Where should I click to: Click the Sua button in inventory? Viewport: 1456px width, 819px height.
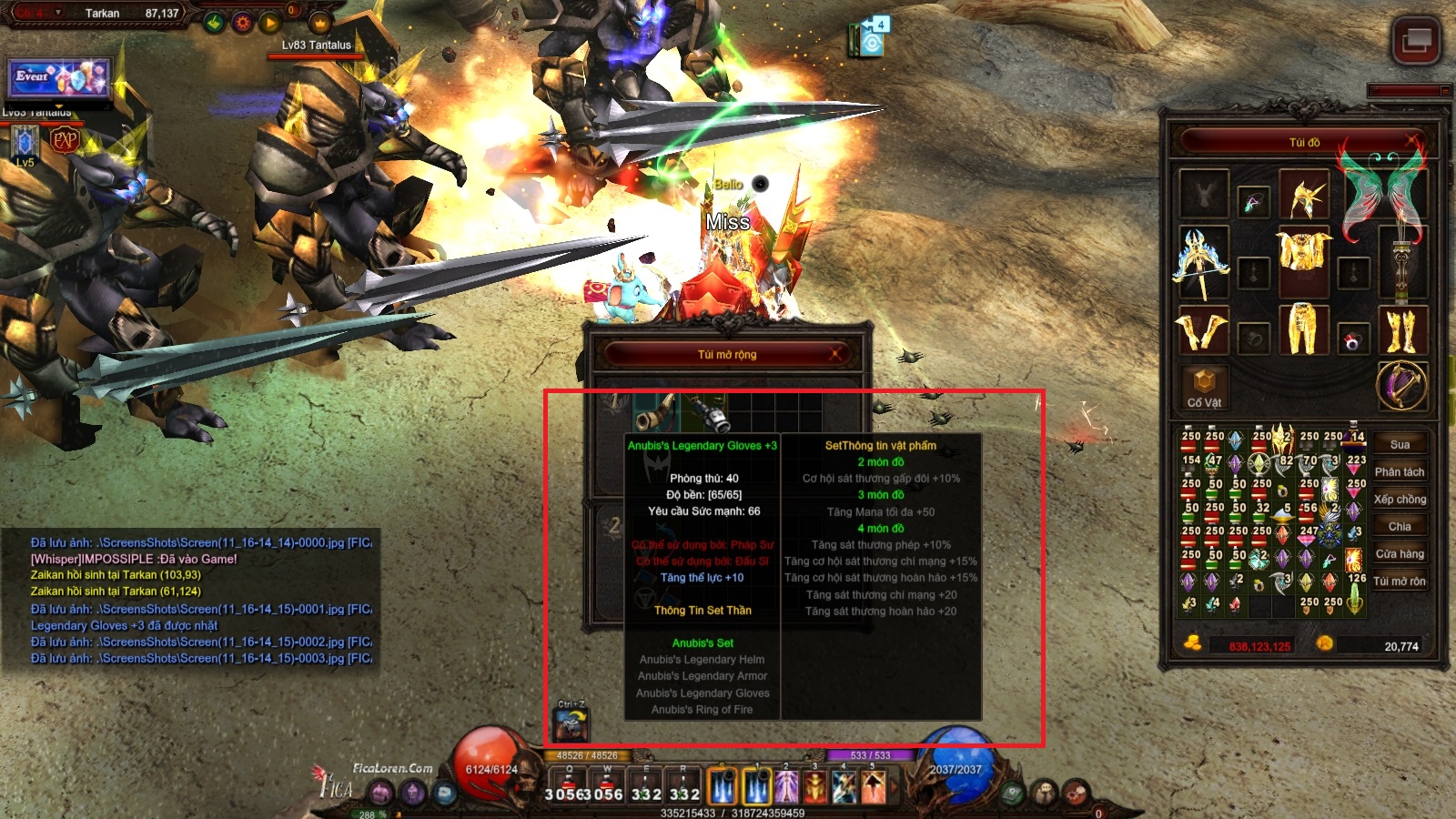coord(1400,445)
